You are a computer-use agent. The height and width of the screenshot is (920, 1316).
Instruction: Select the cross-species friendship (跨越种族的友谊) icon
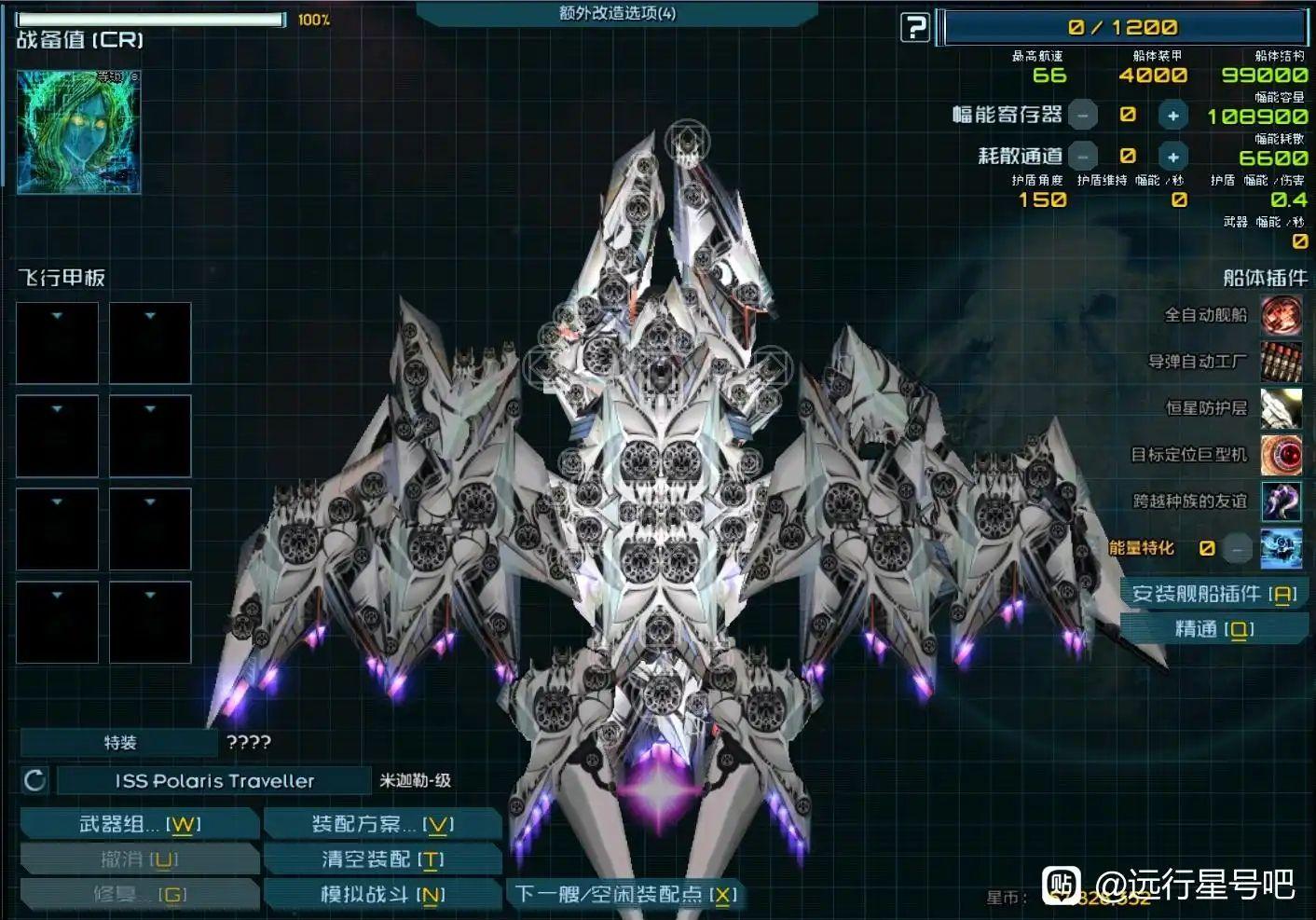(1281, 501)
